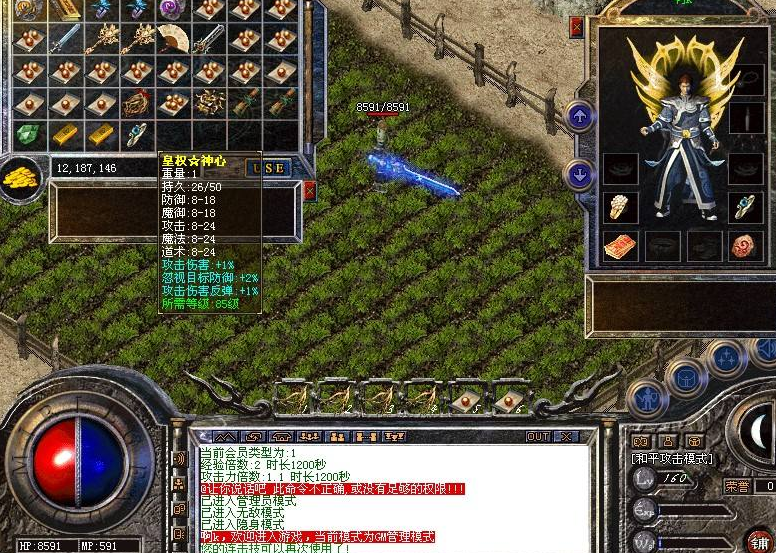The height and width of the screenshot is (553, 776).
Task: Go to next character page with down arrow
Action: coord(580,174)
